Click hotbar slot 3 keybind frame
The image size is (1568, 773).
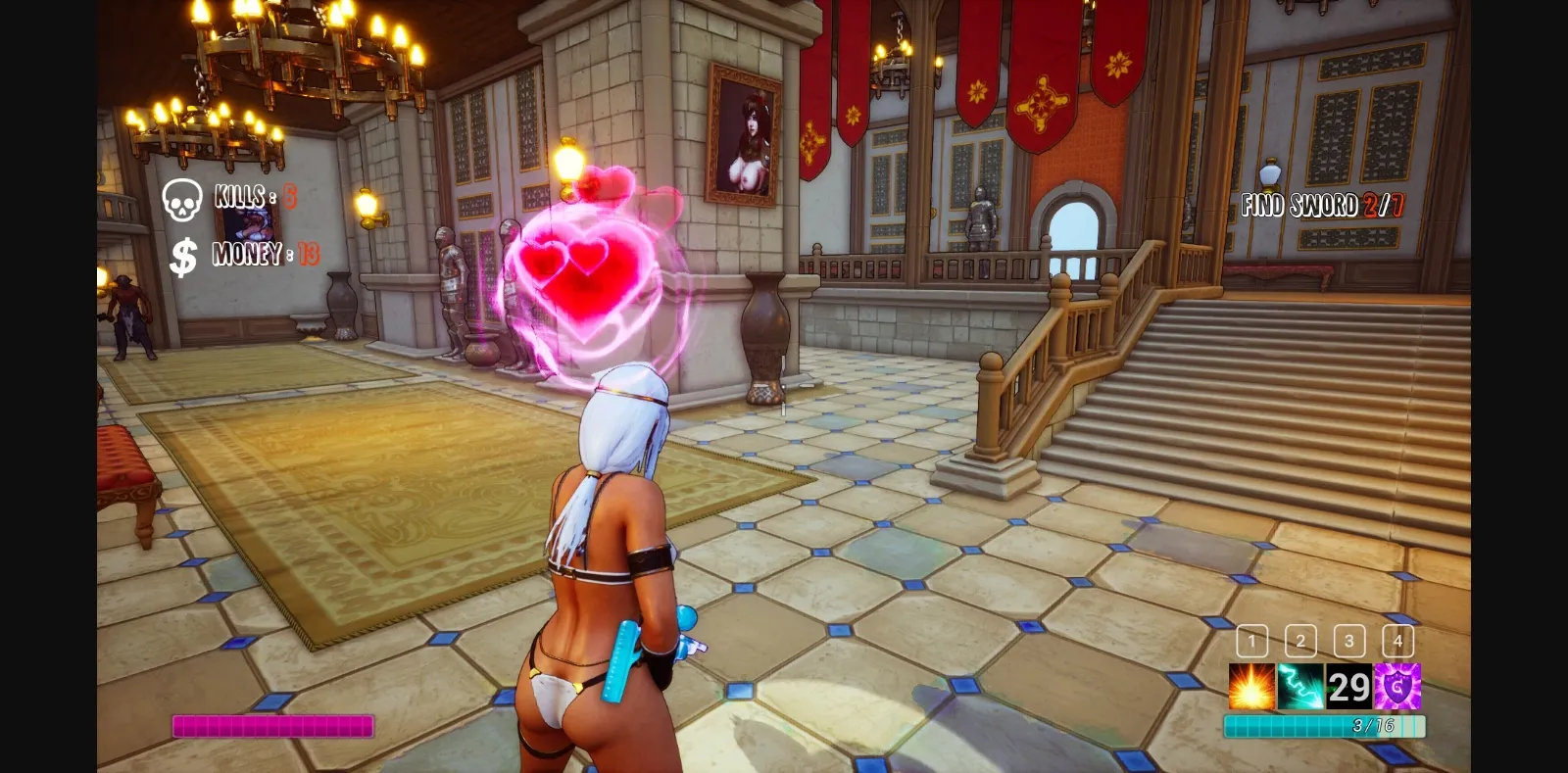(x=1348, y=642)
